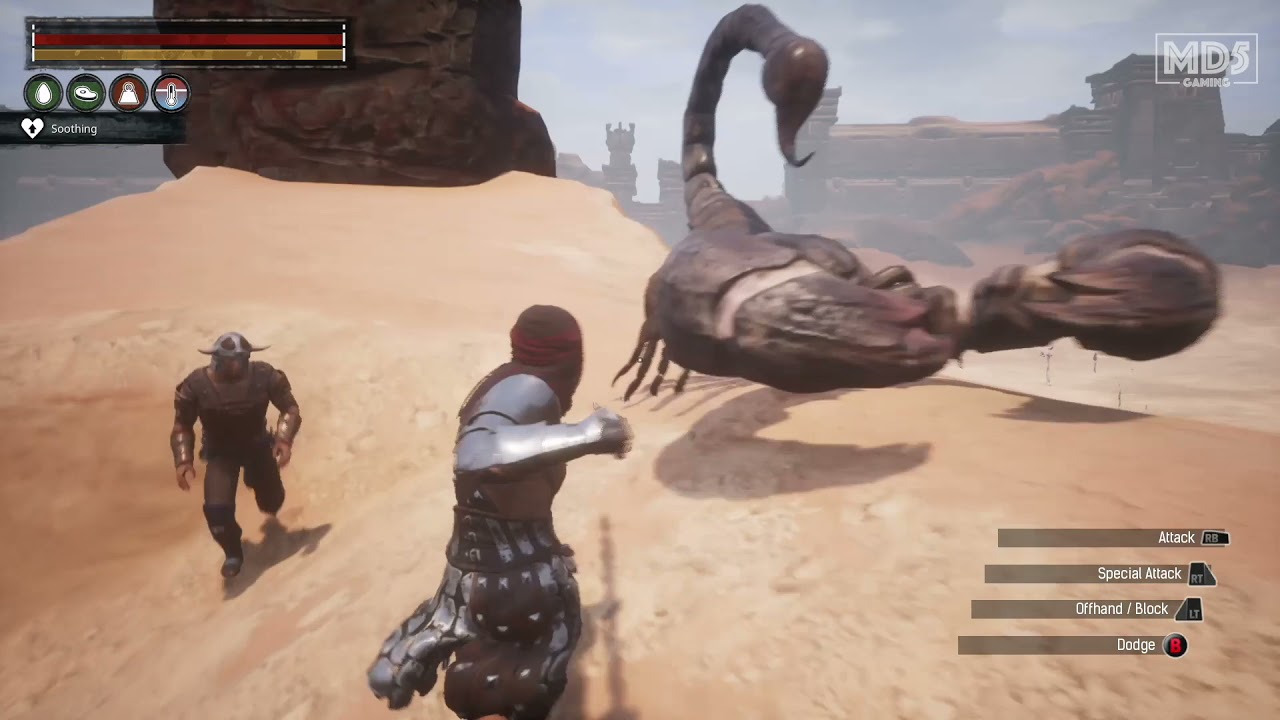Click the red B button icon for Dodge

point(1174,645)
